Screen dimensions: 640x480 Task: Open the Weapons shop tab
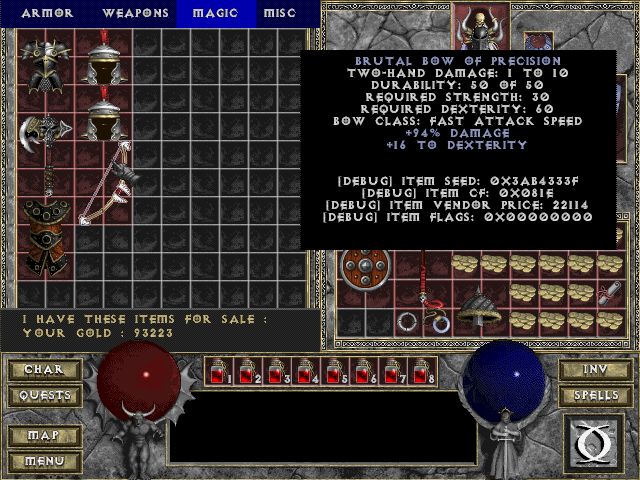click(133, 13)
